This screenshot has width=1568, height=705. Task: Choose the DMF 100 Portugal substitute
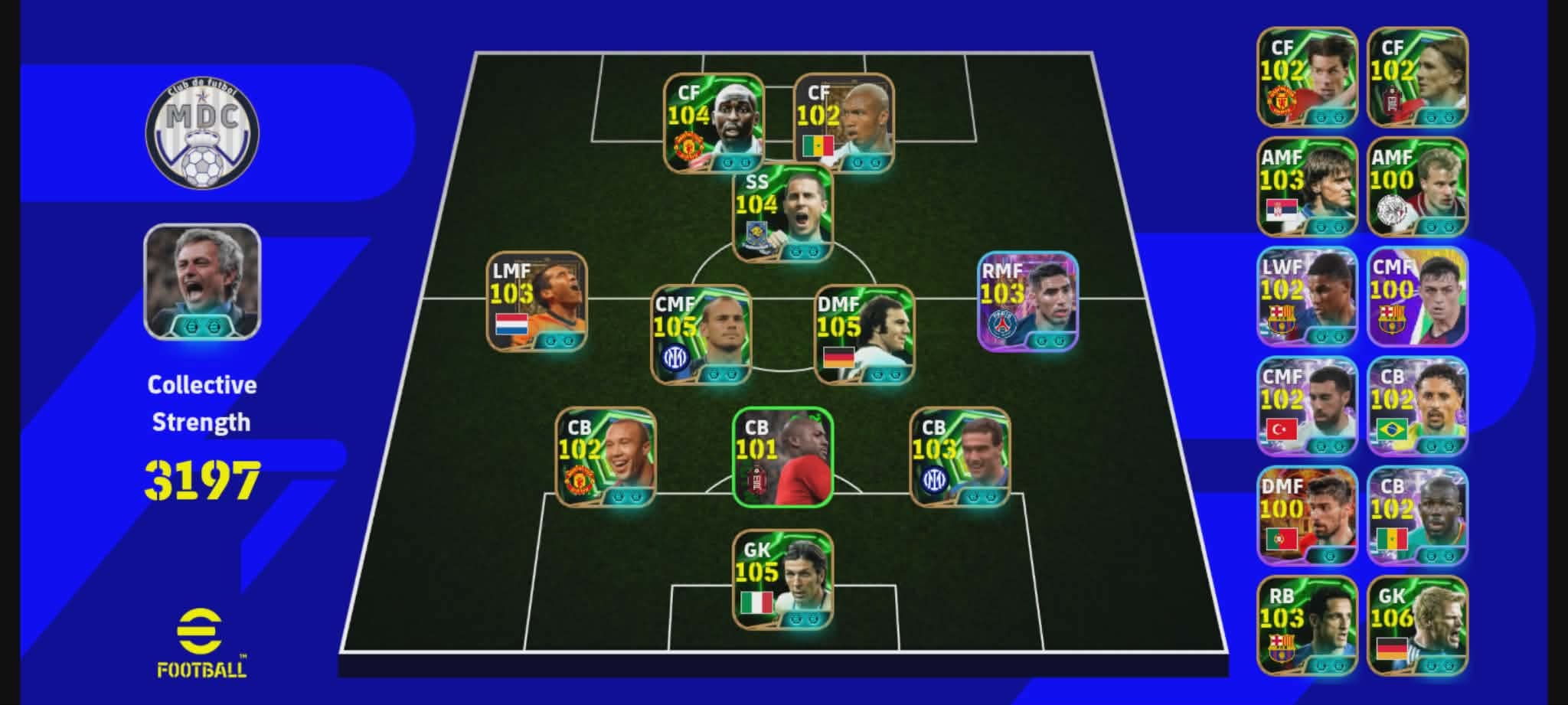click(1307, 515)
